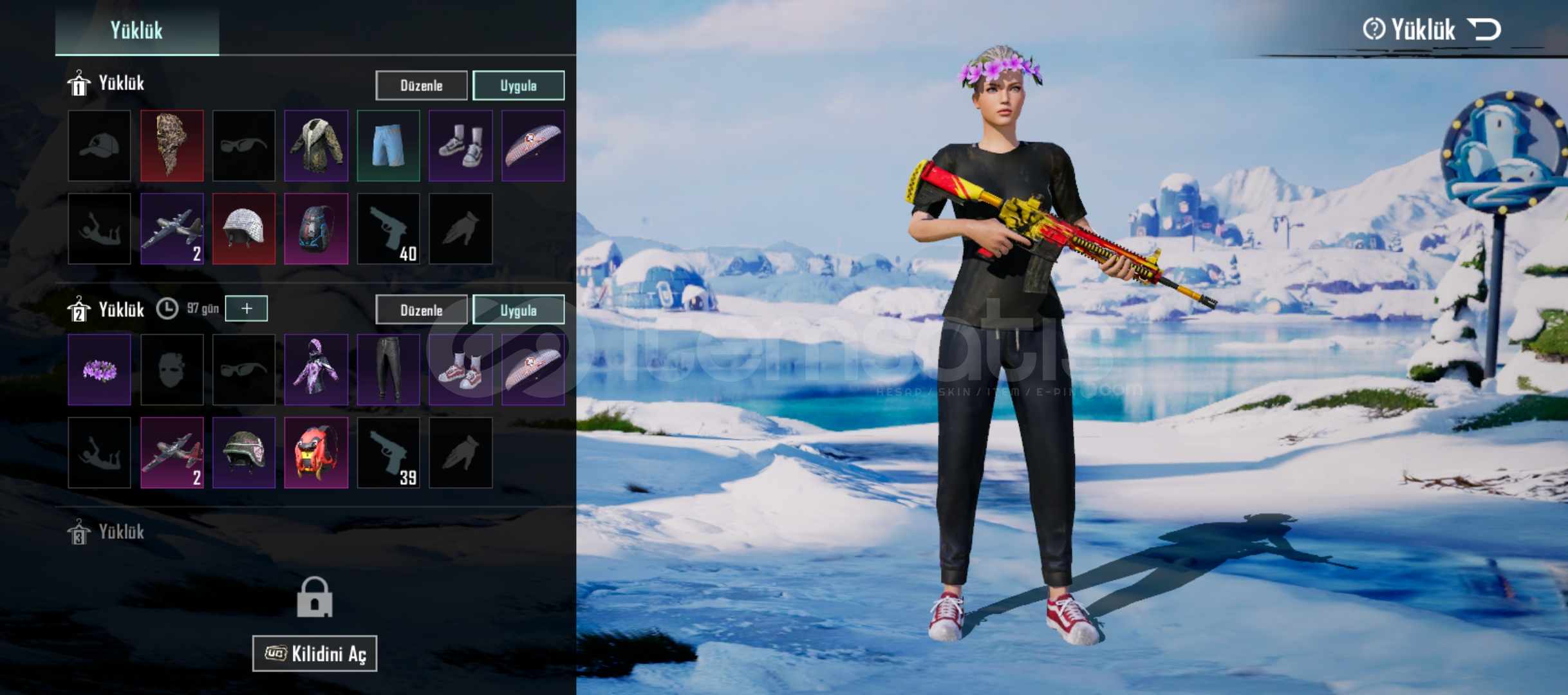Choose the green camo helmet slot
The image size is (1568, 695).
(x=244, y=452)
